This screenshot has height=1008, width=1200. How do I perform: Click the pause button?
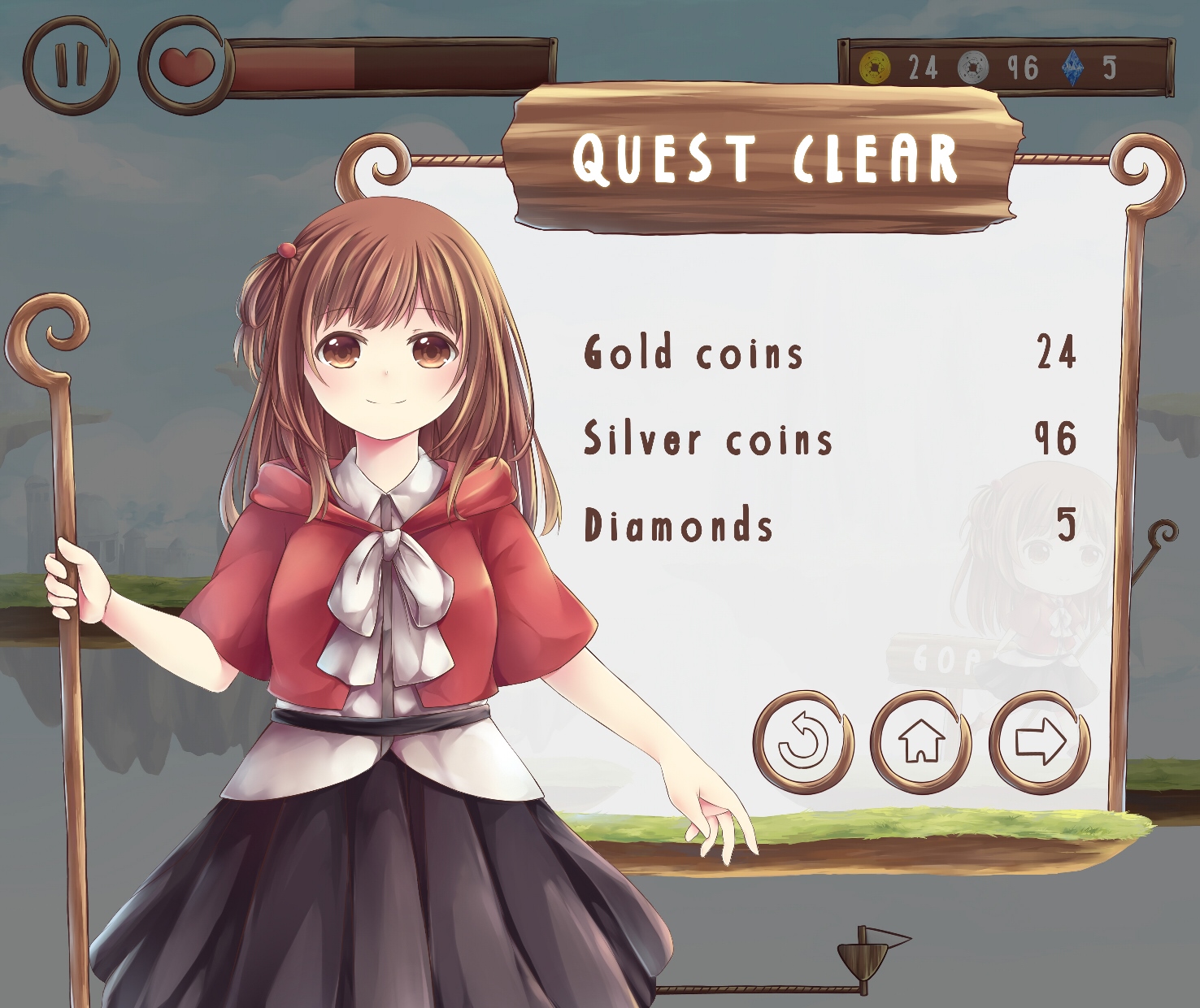71,66
